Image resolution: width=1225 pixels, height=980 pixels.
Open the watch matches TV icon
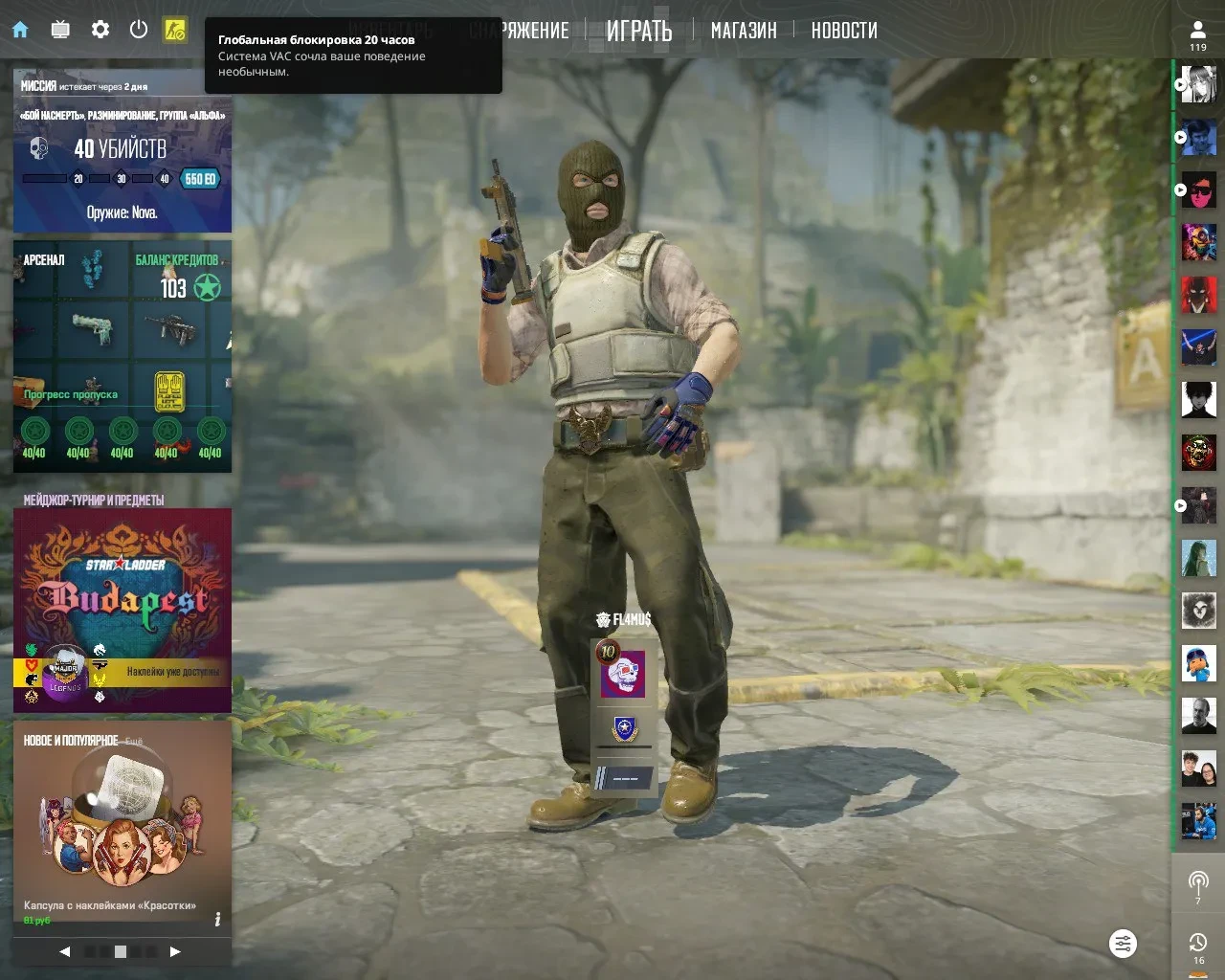click(x=60, y=30)
